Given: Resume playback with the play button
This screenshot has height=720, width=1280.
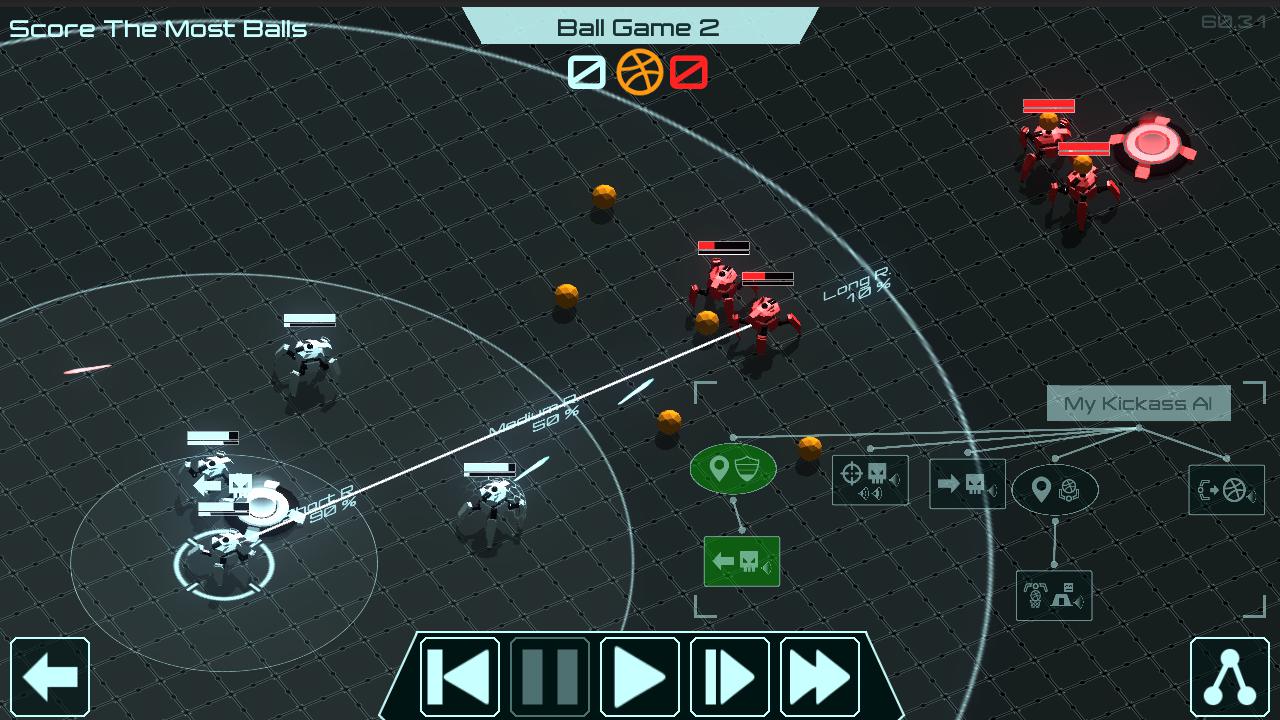Looking at the screenshot, I should (639, 677).
